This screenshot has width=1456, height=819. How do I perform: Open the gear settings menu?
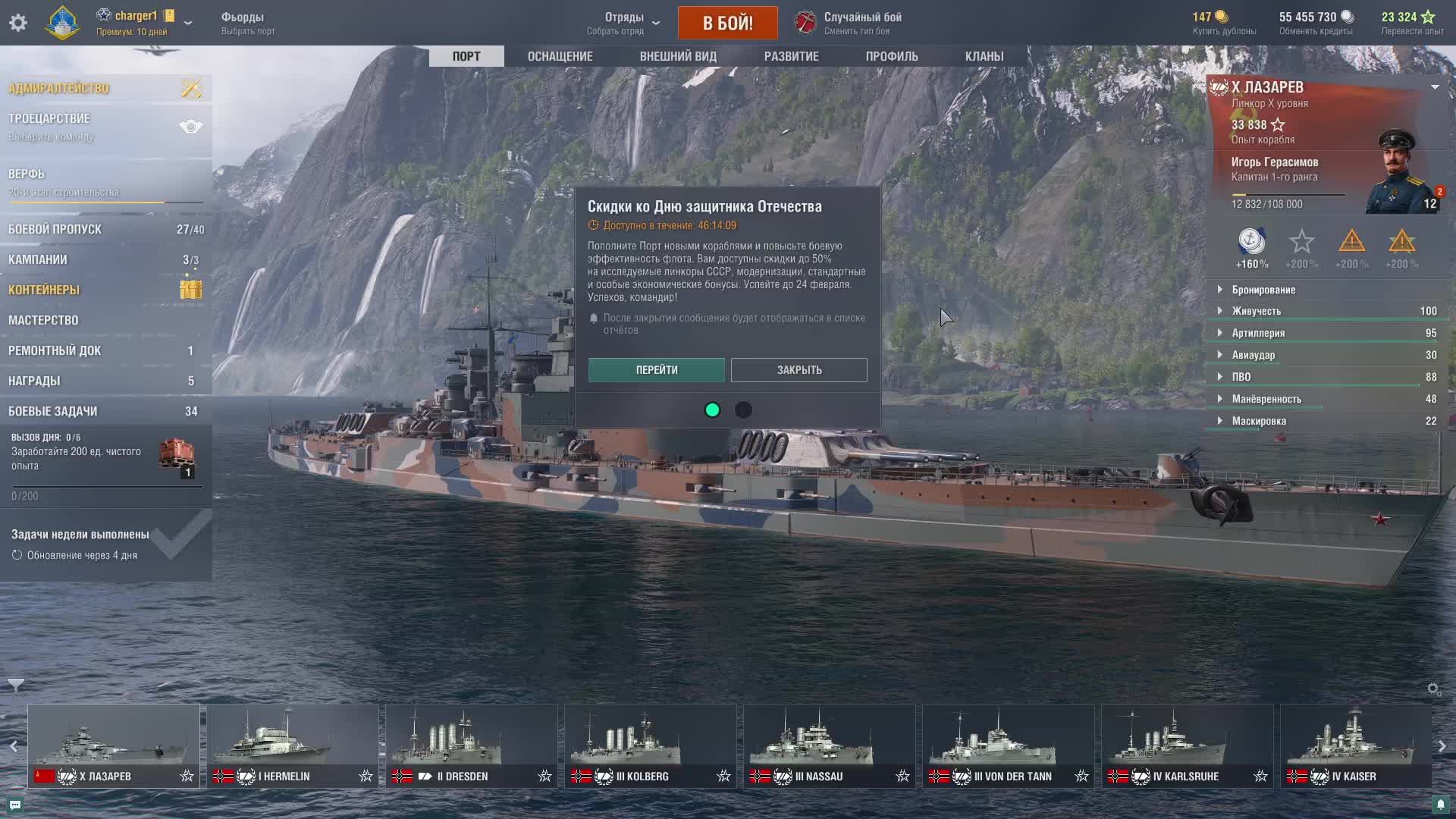(18, 23)
